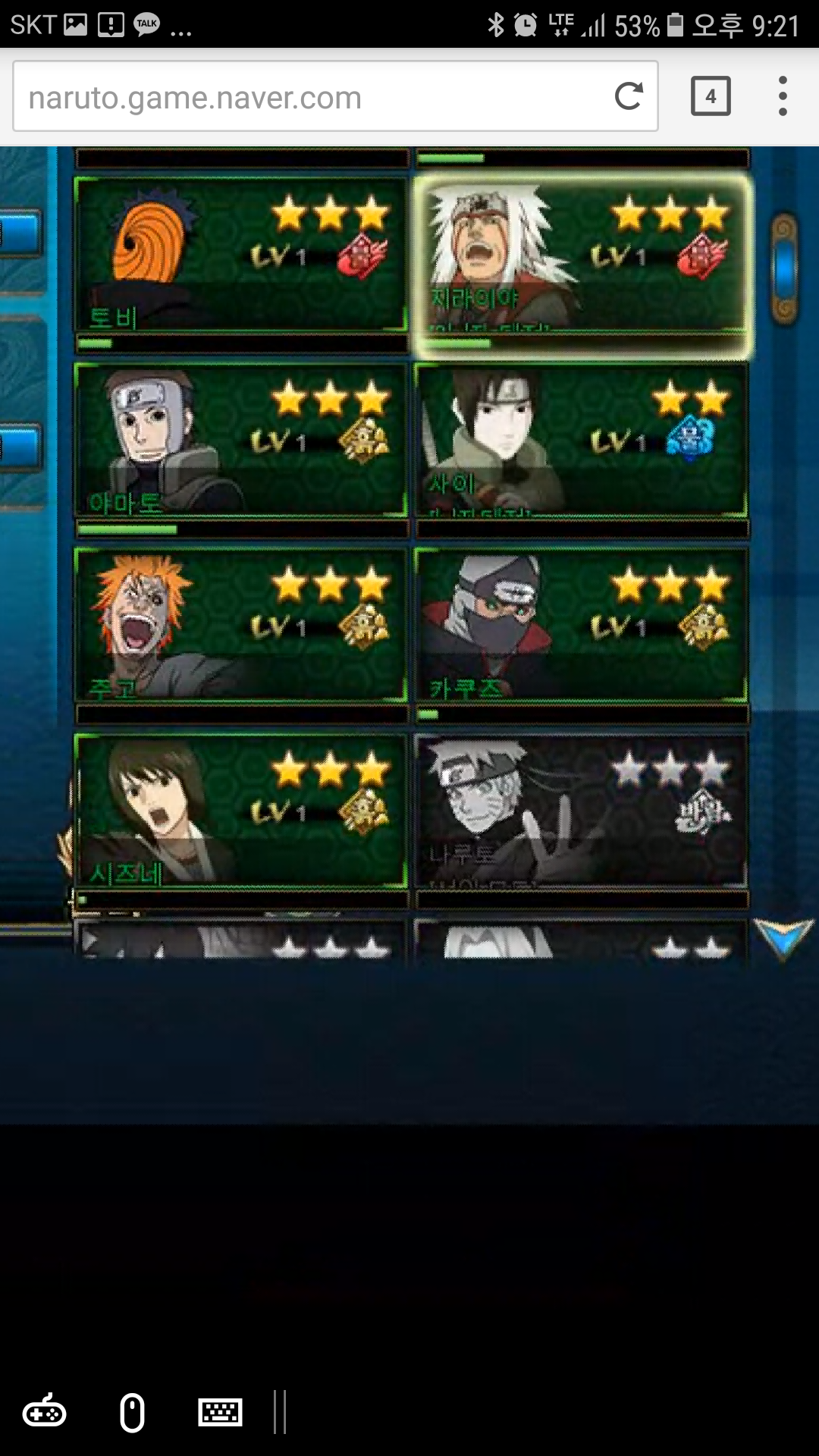Choose the orange-haired Jugo card

(241, 626)
